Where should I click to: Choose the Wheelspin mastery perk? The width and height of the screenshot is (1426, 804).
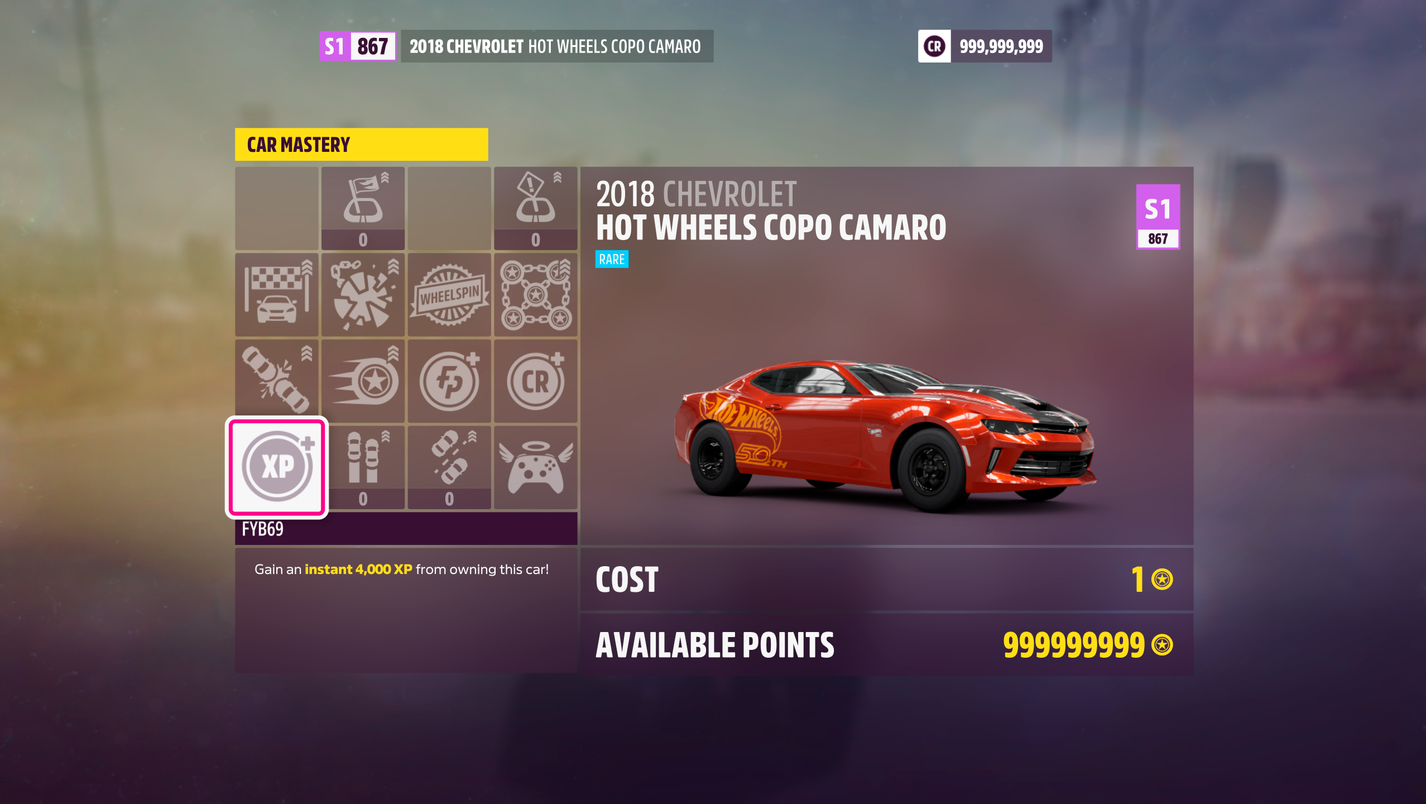(x=449, y=295)
